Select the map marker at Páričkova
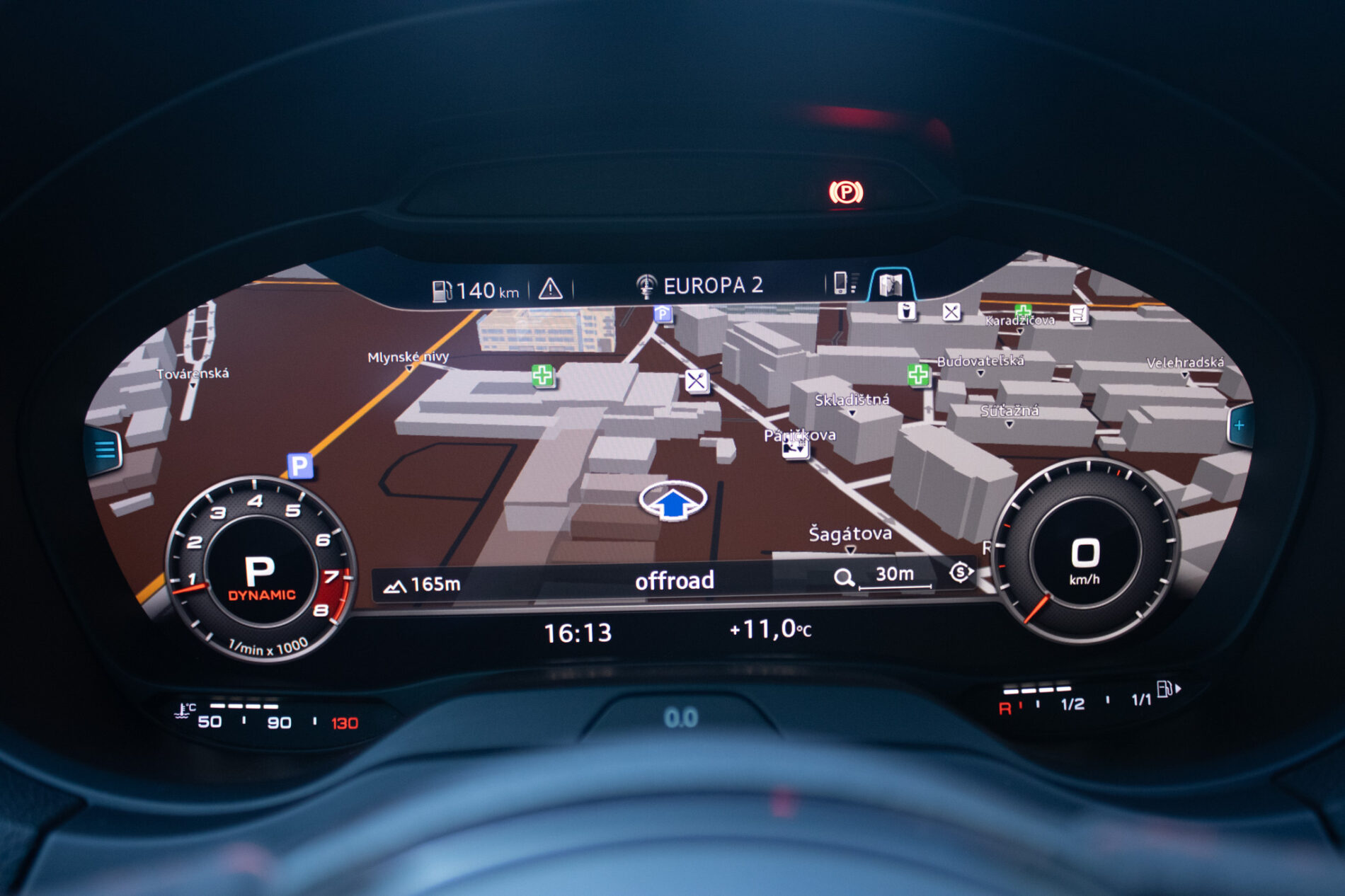Viewport: 1345px width, 896px height. pos(795,448)
